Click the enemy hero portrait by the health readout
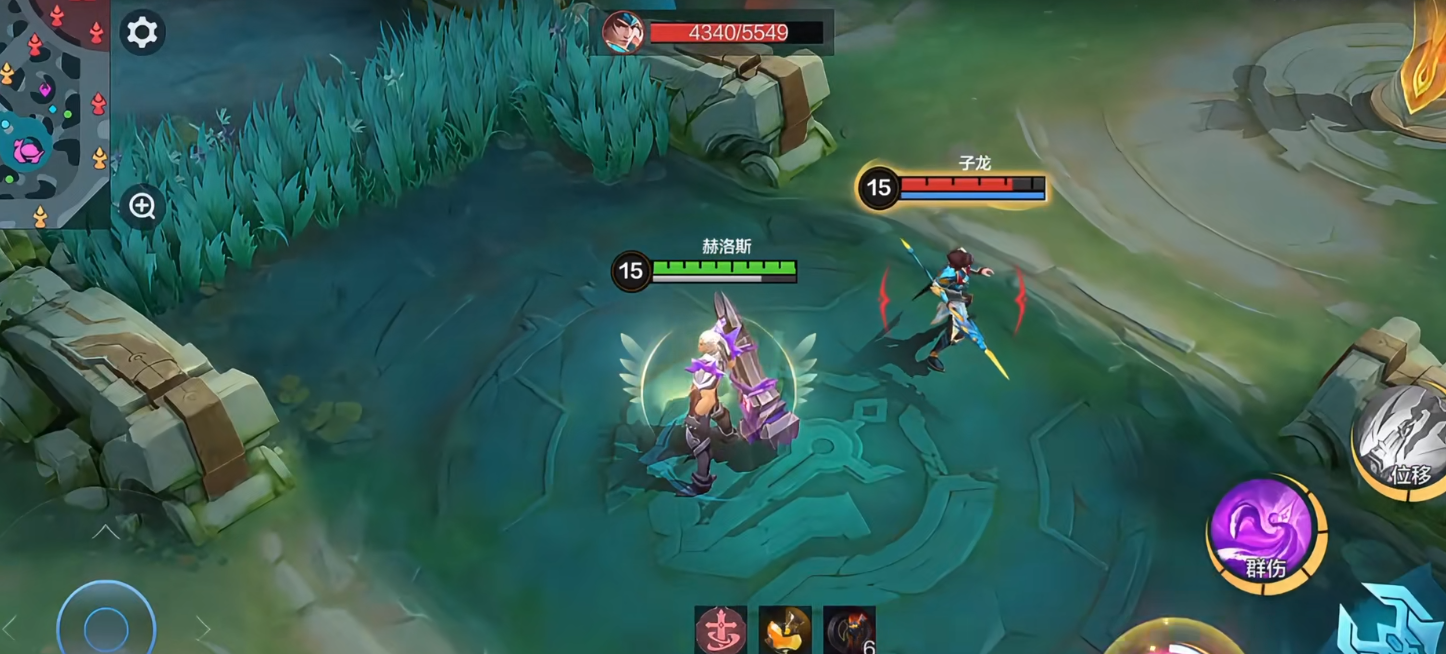The width and height of the screenshot is (1446, 654). tap(622, 33)
